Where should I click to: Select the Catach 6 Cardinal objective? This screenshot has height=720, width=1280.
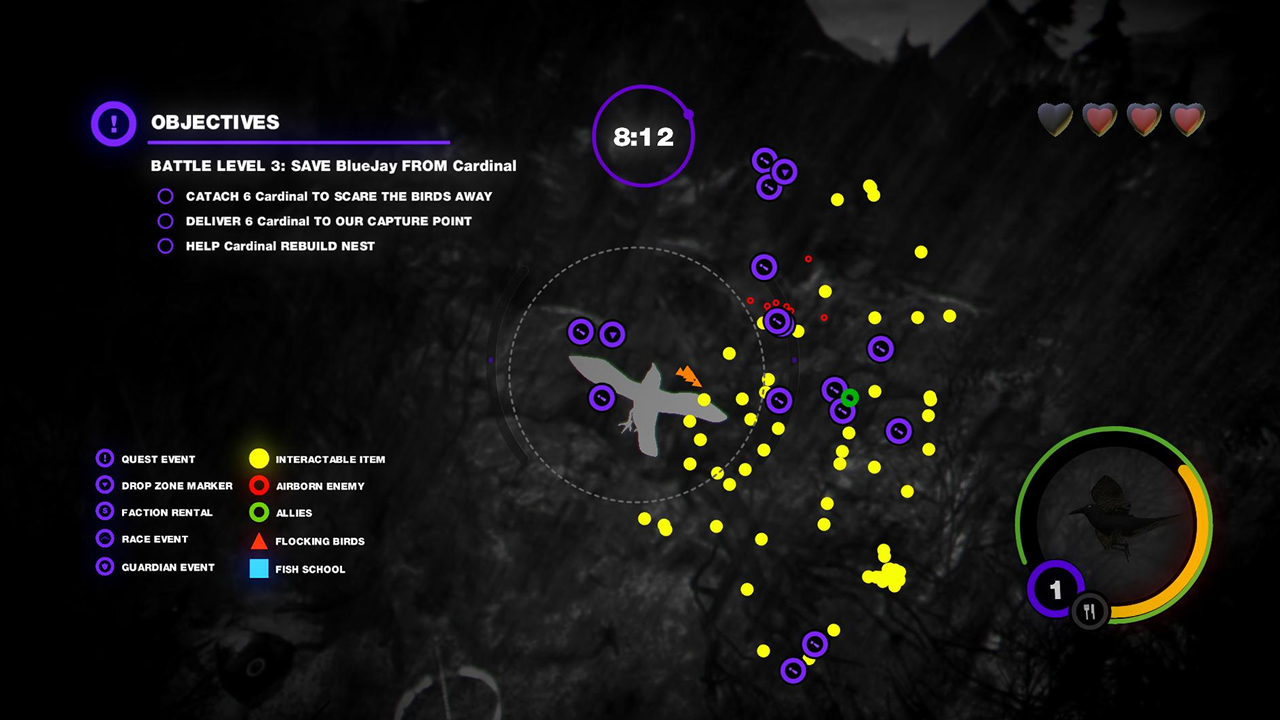pyautogui.click(x=338, y=197)
